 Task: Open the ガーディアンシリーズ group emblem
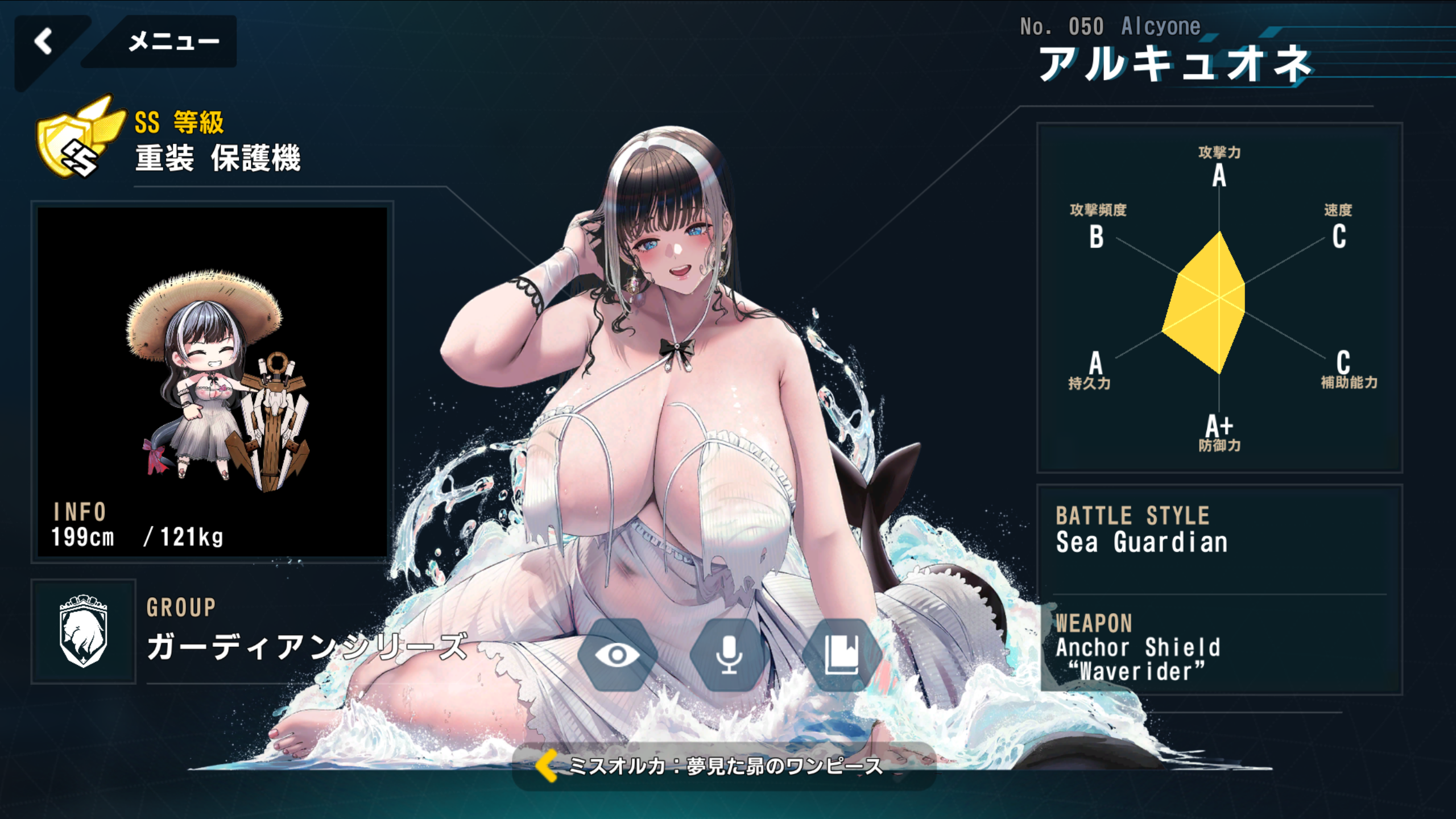click(x=84, y=631)
